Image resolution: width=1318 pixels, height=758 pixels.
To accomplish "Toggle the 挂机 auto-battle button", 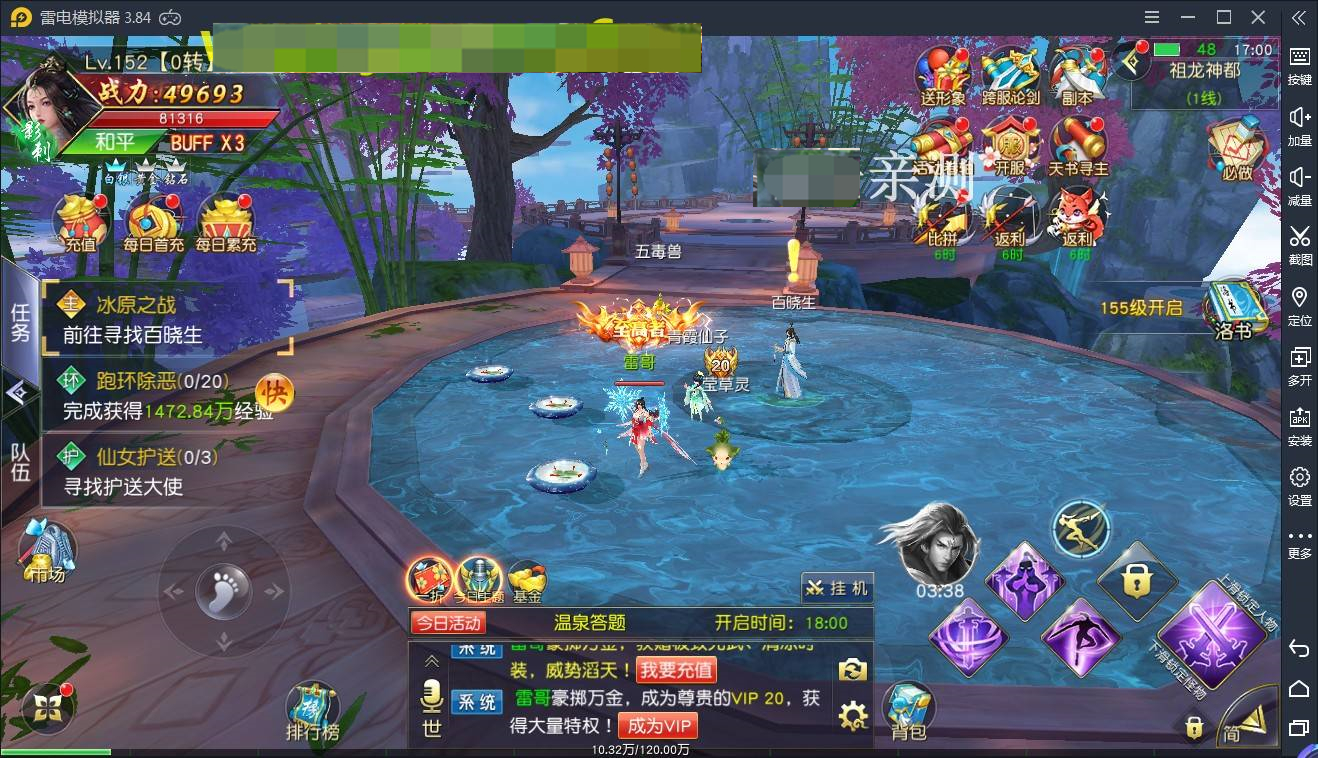I will click(x=837, y=588).
